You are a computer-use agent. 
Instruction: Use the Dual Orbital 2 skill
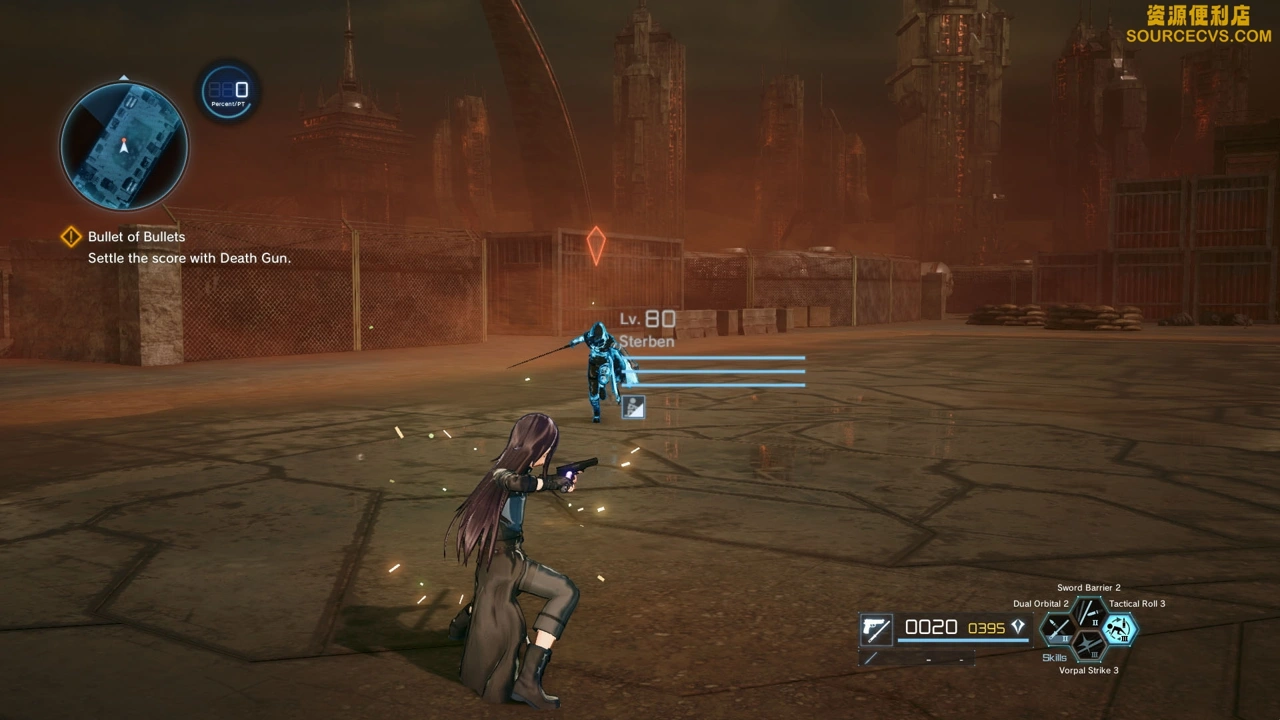pos(1058,630)
